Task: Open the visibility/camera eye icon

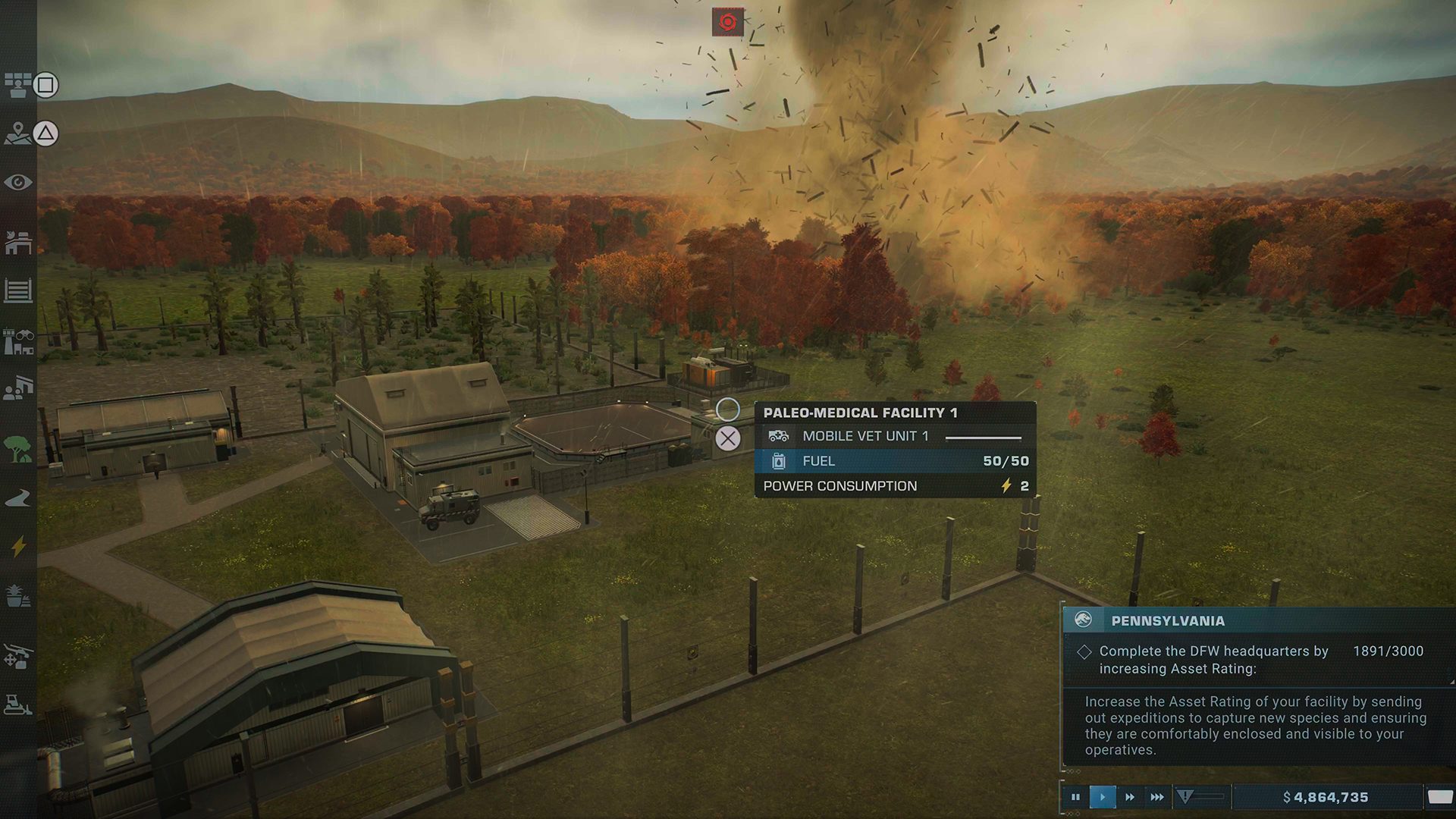Action: point(19,182)
